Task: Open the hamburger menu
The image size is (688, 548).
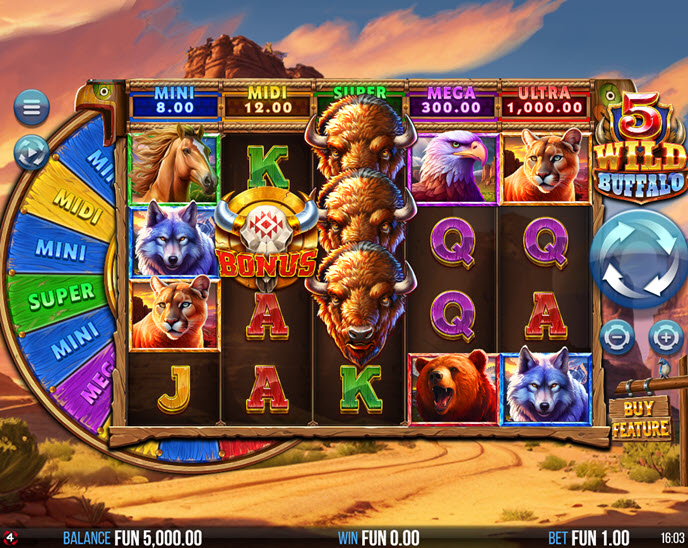Action: (x=31, y=107)
